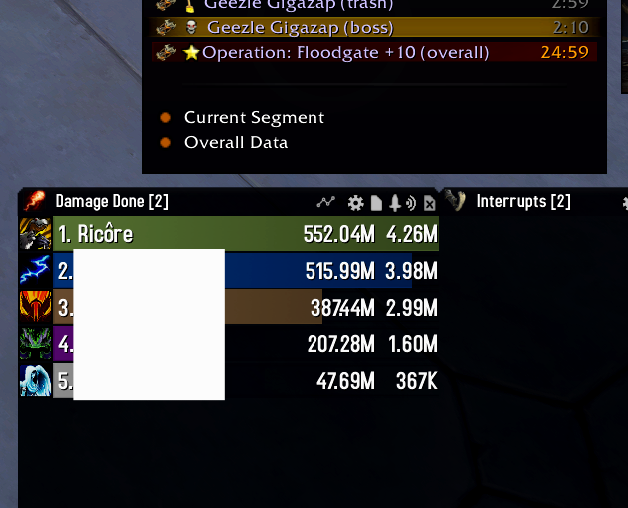Screen dimensions: 628x508
Task: Click the line graph chart icon
Action: [326, 202]
